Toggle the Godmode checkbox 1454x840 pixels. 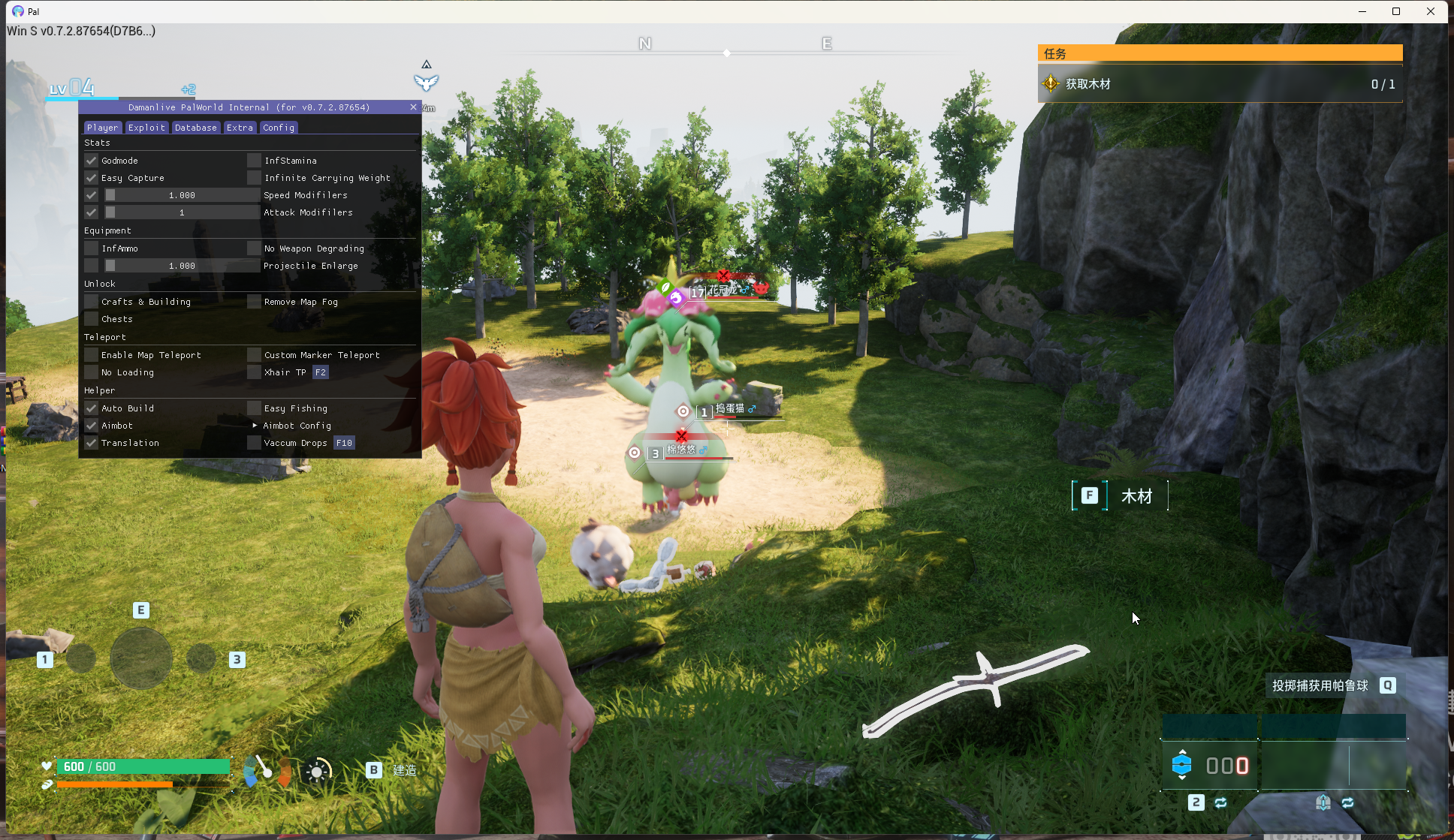[92, 161]
